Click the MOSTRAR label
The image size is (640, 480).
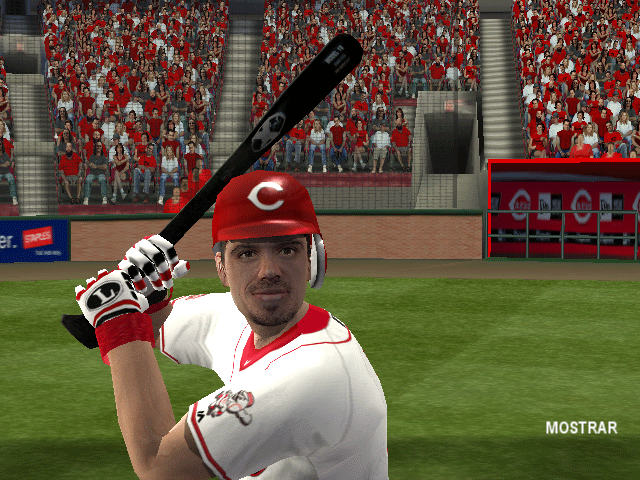(x=581, y=428)
